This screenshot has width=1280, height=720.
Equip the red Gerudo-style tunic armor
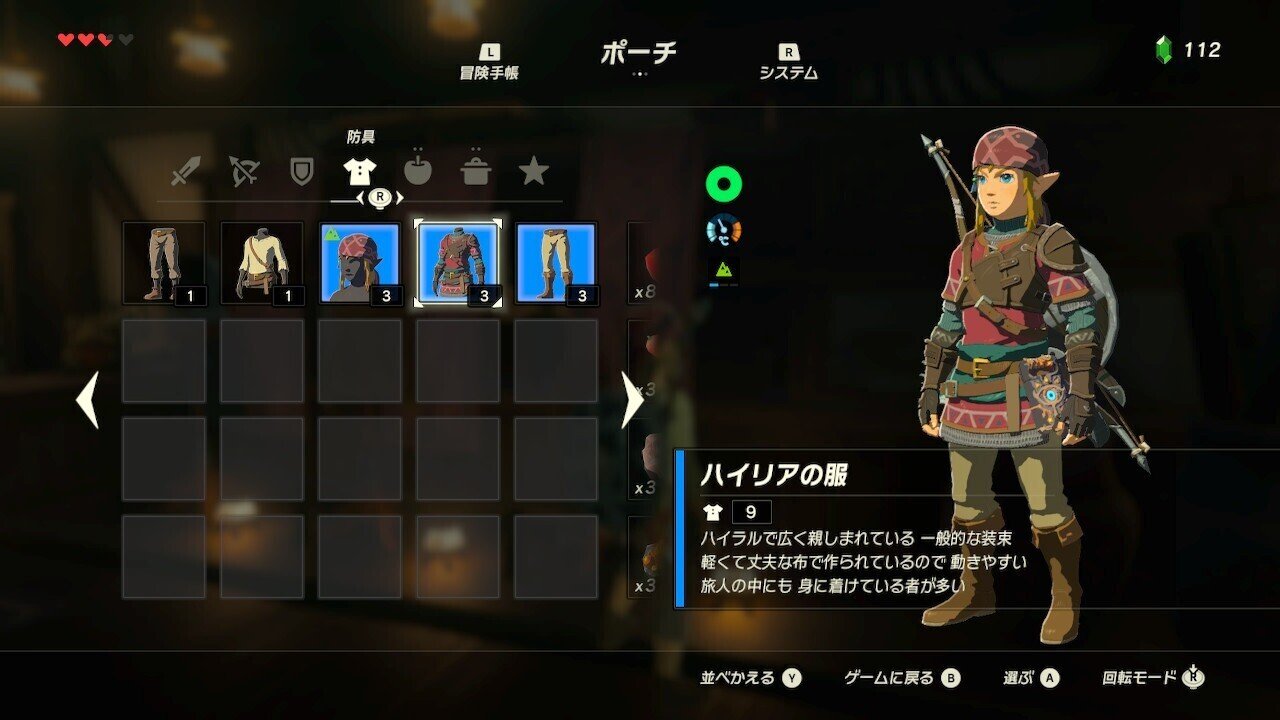click(459, 263)
